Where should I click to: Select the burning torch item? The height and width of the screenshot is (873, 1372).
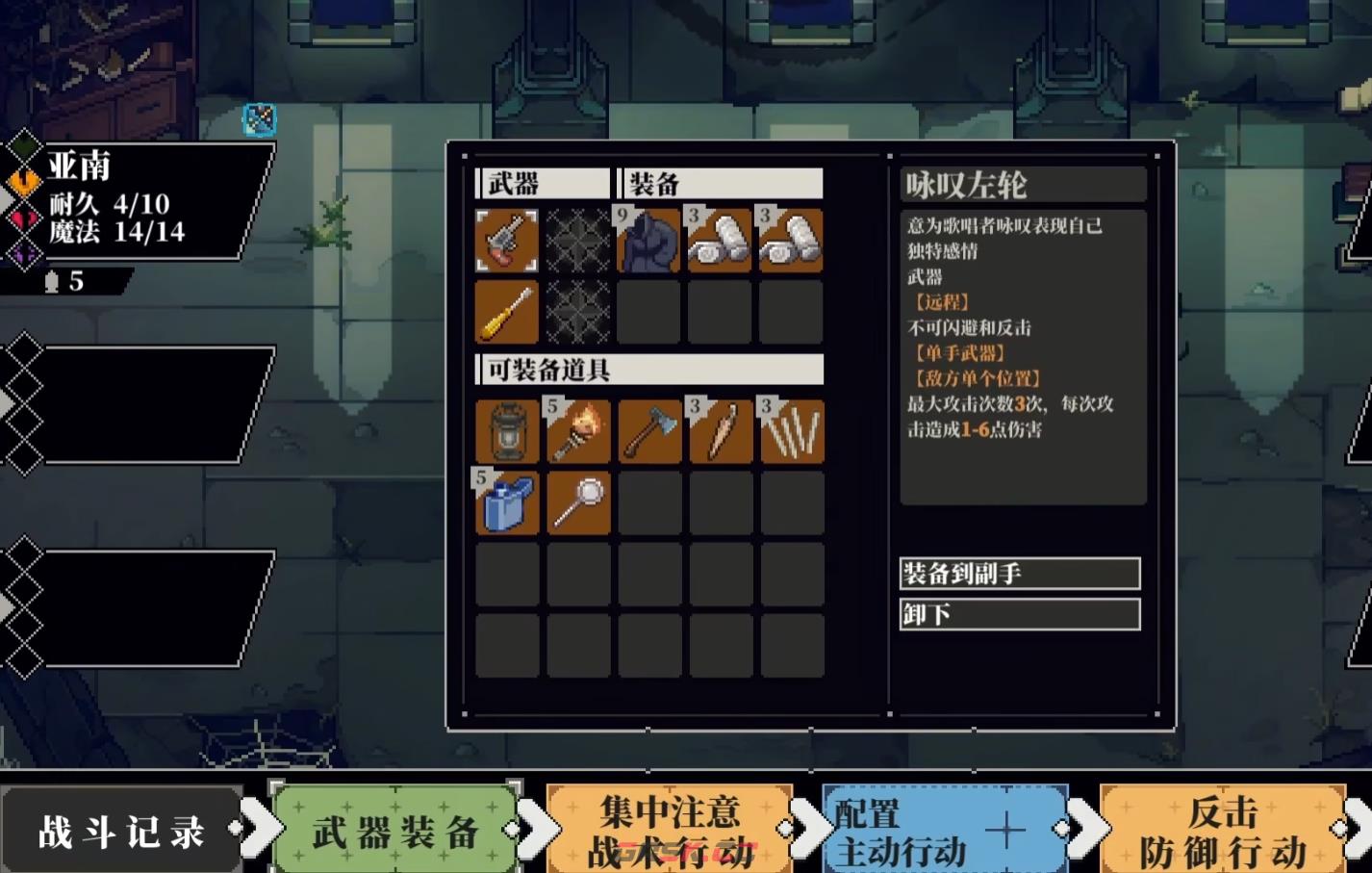click(578, 431)
